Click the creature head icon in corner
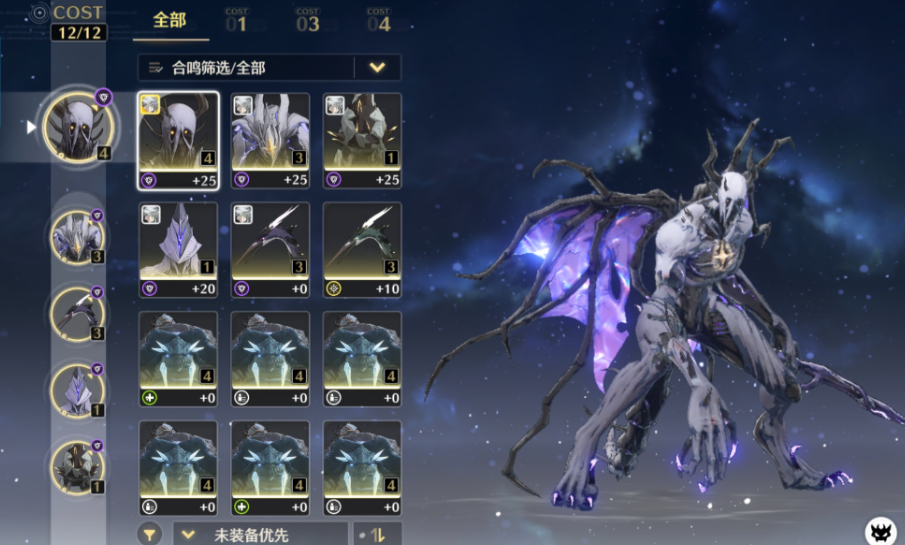The width and height of the screenshot is (905, 545). [881, 531]
